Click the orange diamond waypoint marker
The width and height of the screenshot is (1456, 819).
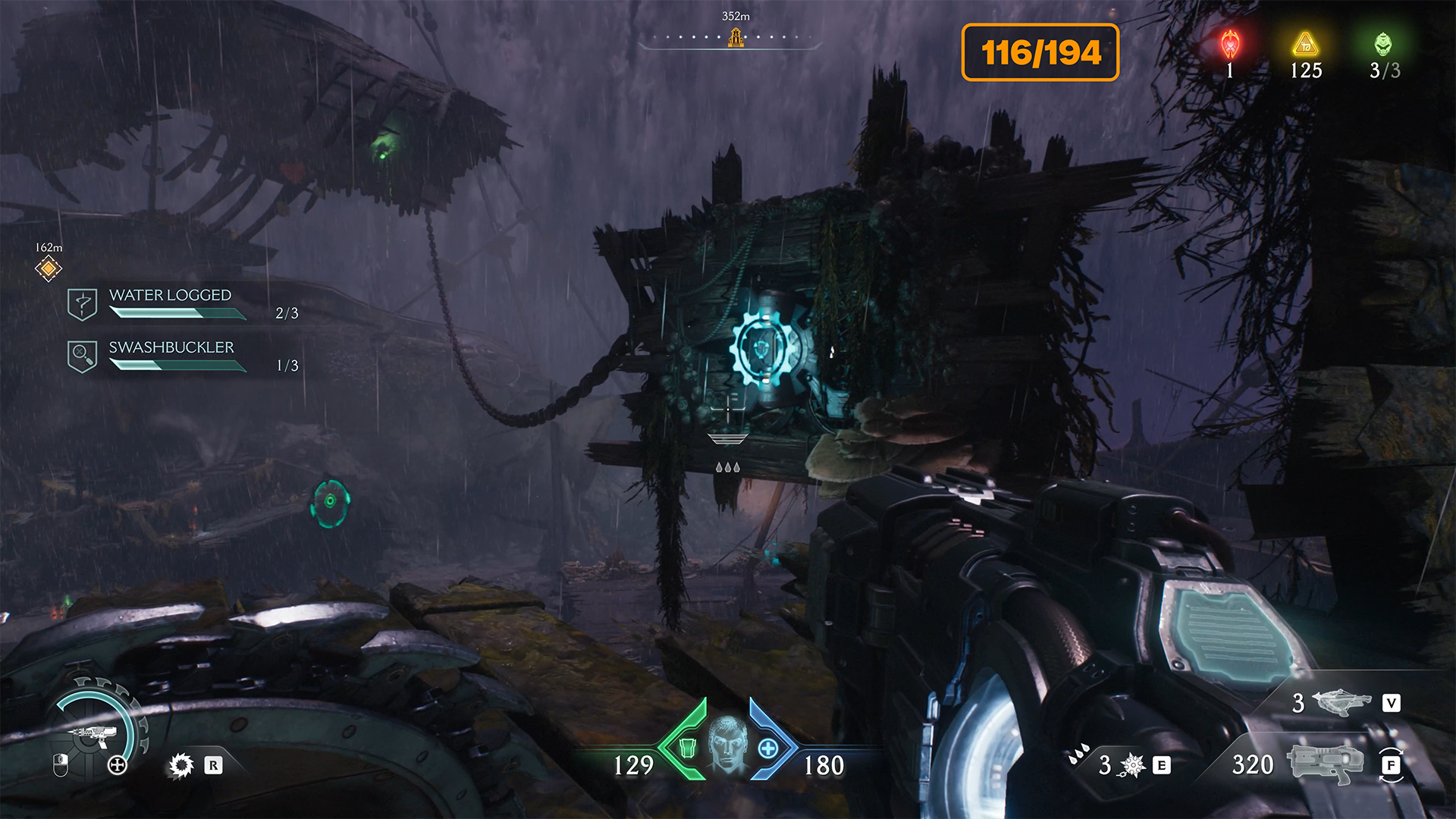point(49,268)
